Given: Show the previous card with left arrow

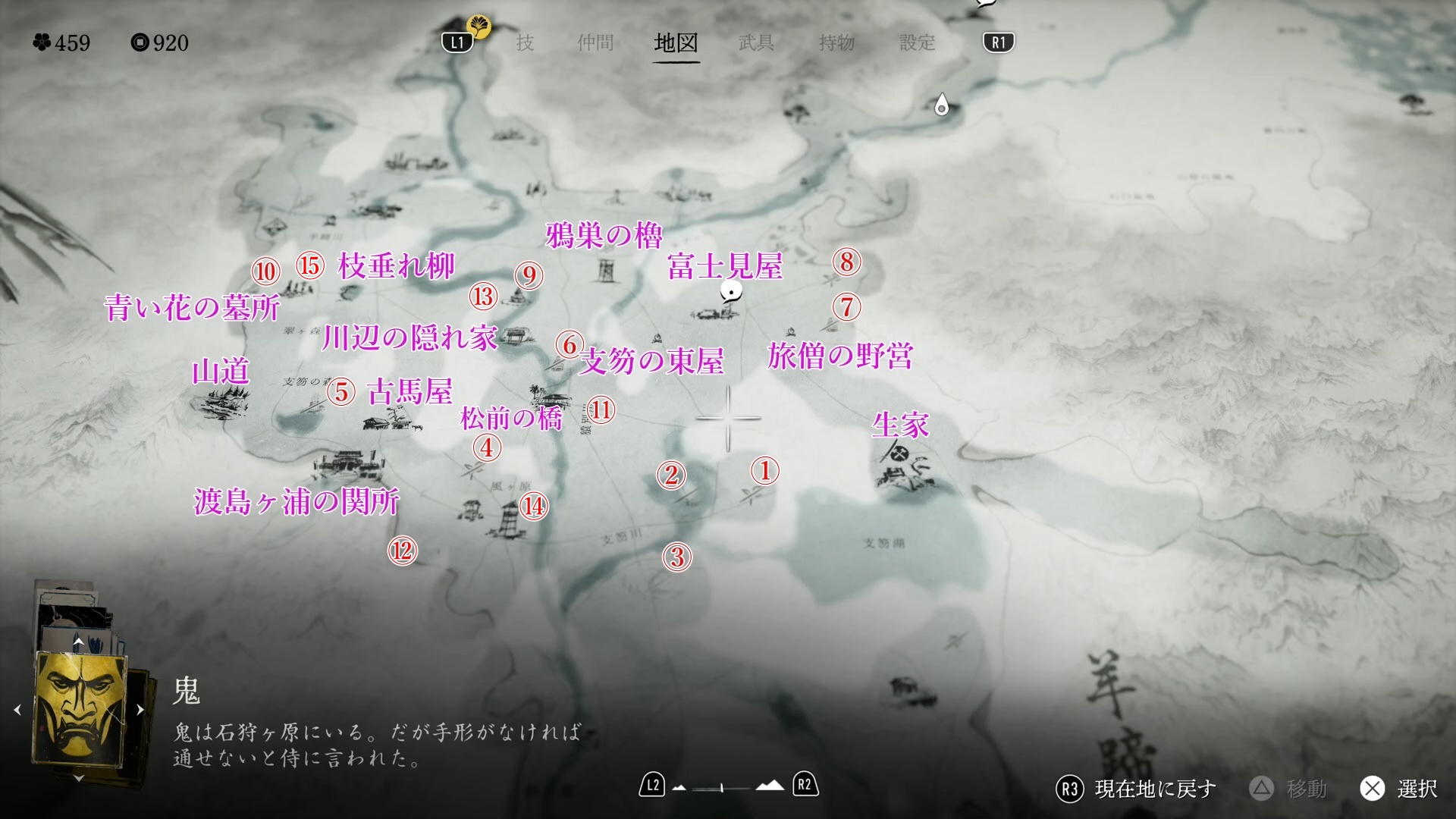Looking at the screenshot, I should coord(17,710).
